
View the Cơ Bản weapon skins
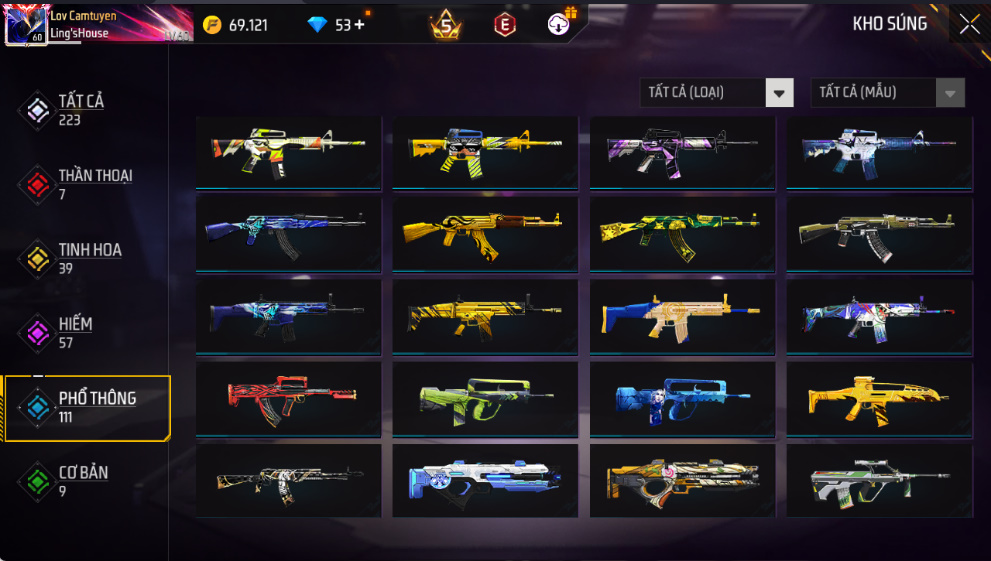click(85, 481)
